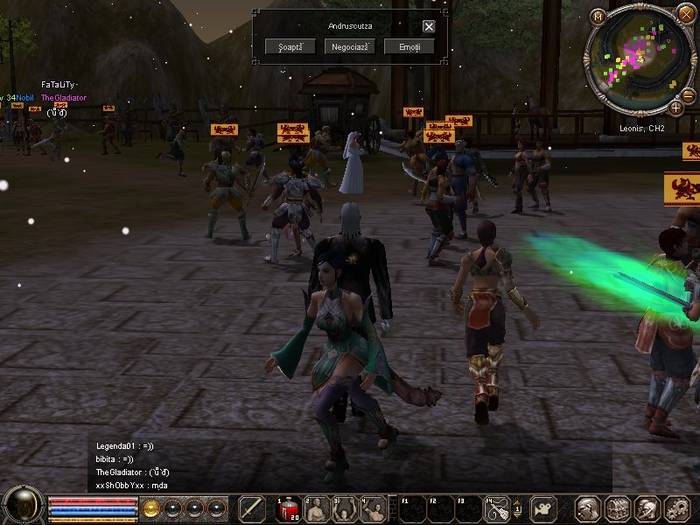The height and width of the screenshot is (525, 700).
Task: Click the sword attack quickslot
Action: click(252, 509)
